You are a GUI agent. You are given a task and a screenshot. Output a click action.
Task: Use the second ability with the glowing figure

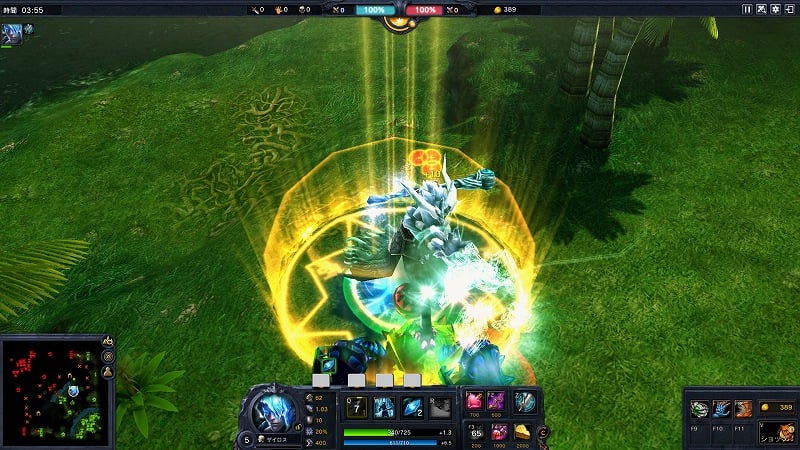click(384, 407)
